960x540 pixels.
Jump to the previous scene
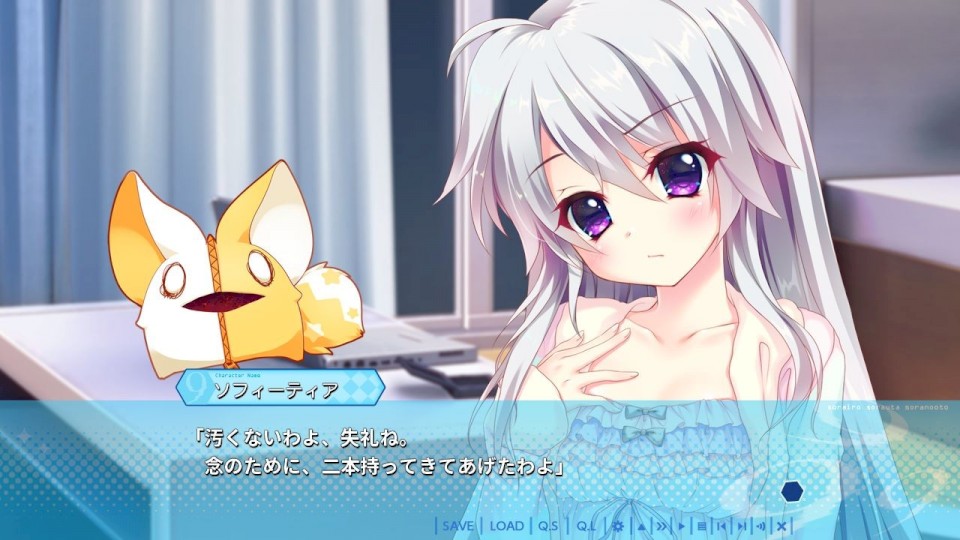point(721,526)
